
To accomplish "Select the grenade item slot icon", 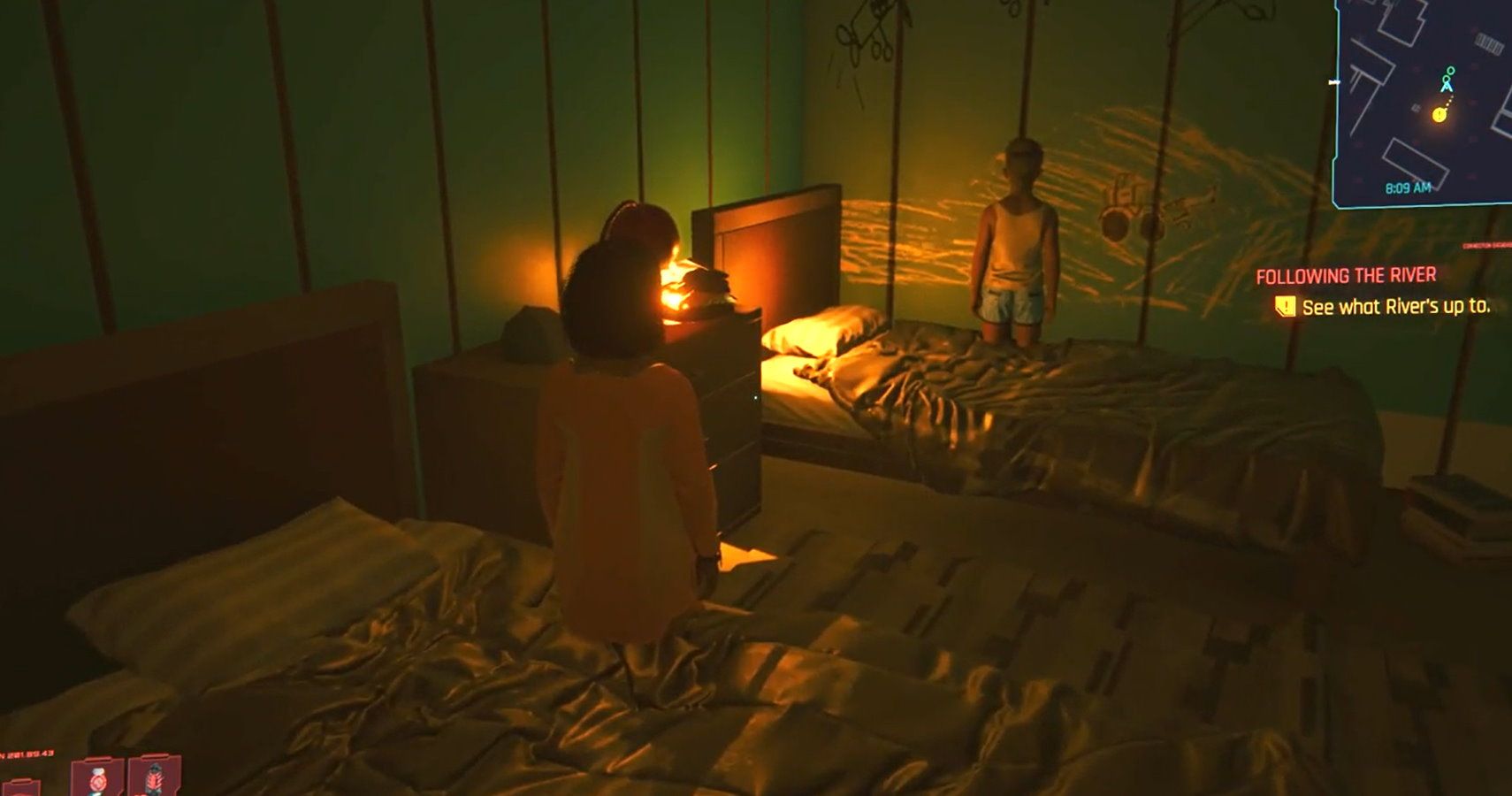I will point(153,780).
